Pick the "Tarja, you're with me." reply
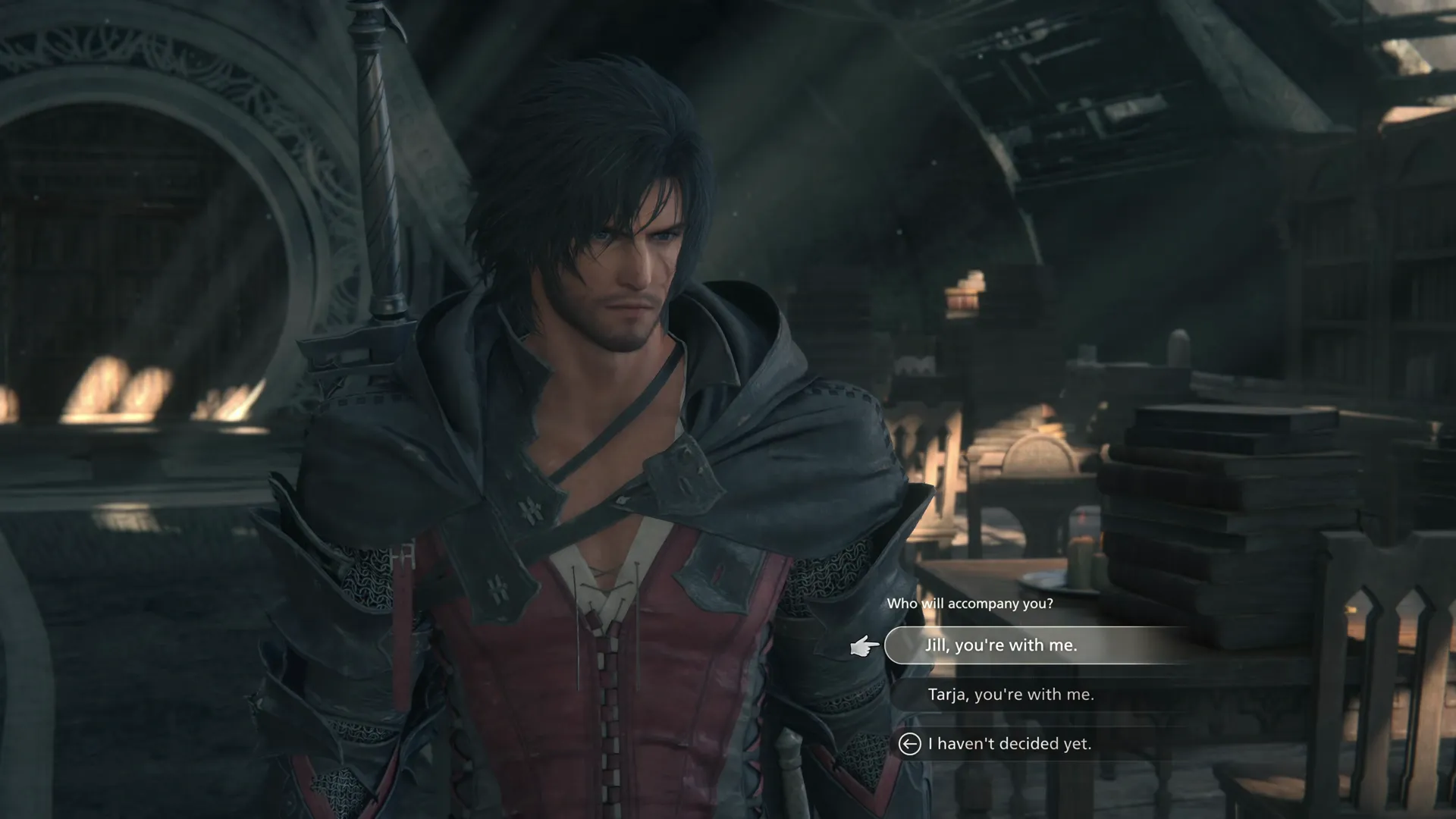Viewport: 1456px width, 819px height. pos(1010,695)
